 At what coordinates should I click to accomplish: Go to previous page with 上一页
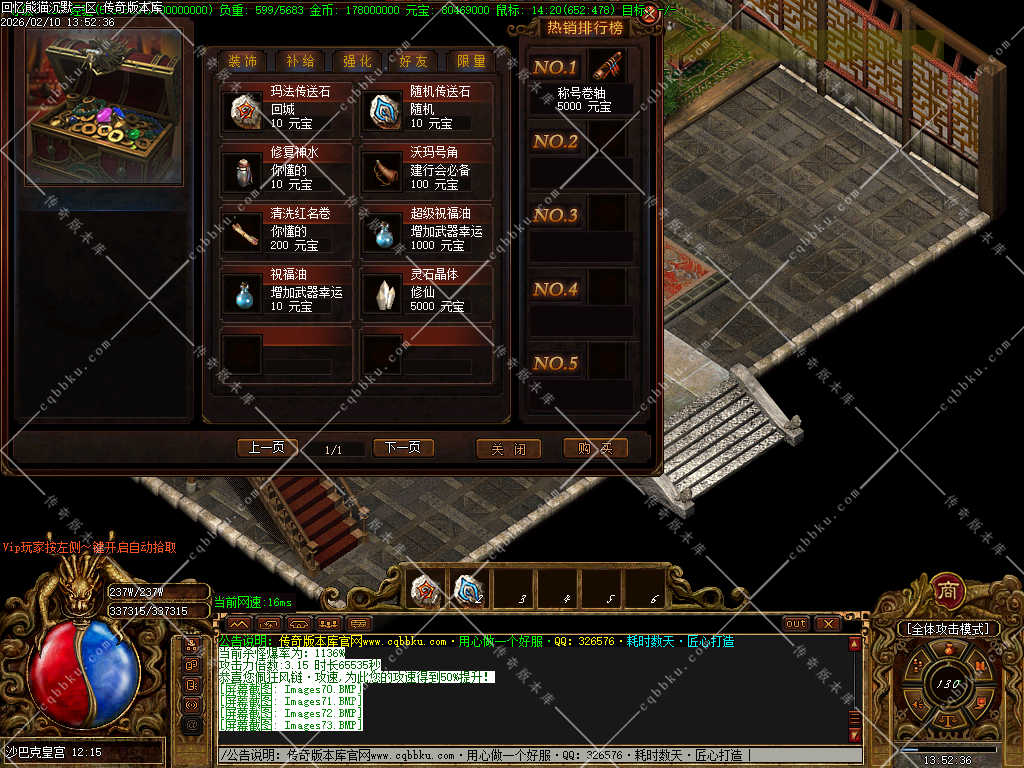click(x=267, y=448)
